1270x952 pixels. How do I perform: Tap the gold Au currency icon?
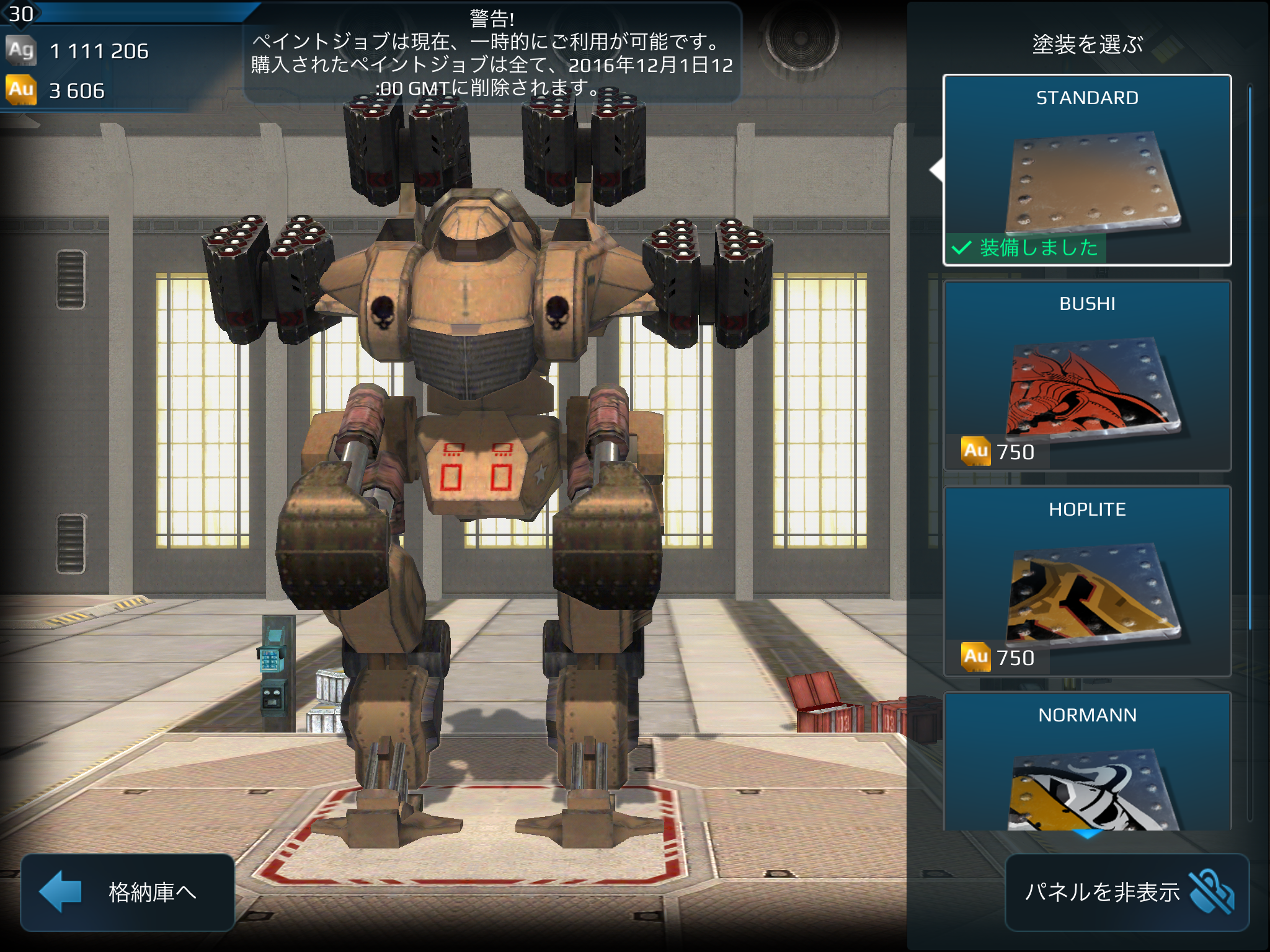tap(21, 90)
